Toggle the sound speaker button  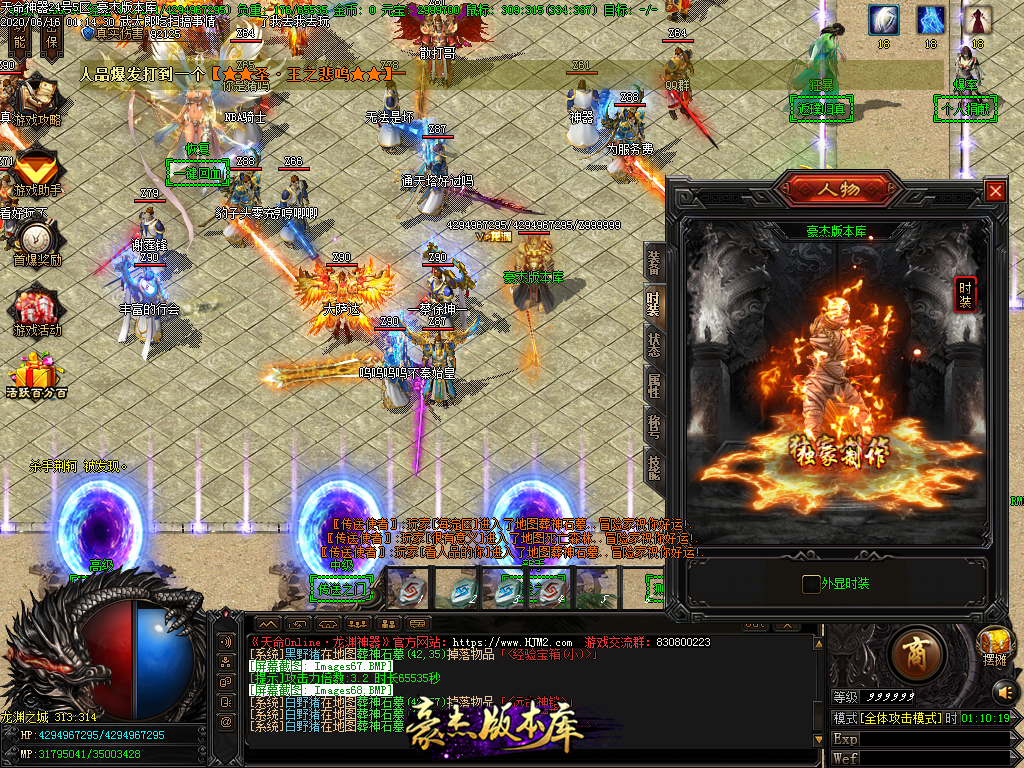(x=1004, y=690)
